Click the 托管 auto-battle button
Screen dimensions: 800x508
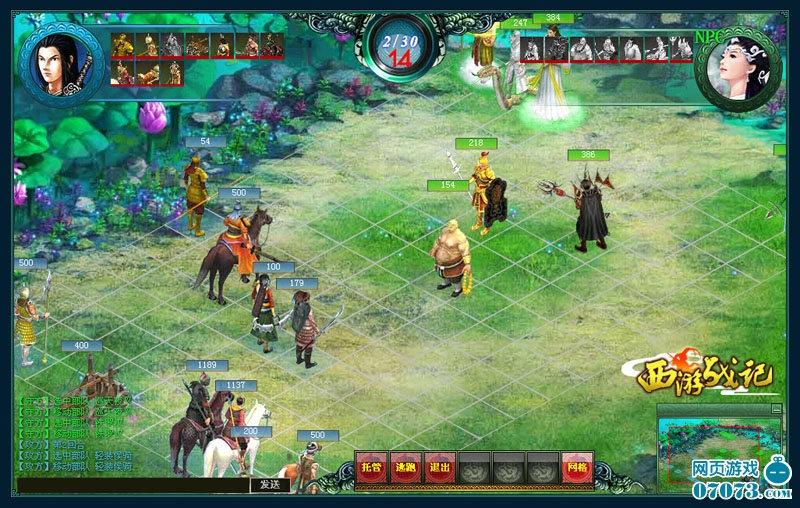coord(372,467)
